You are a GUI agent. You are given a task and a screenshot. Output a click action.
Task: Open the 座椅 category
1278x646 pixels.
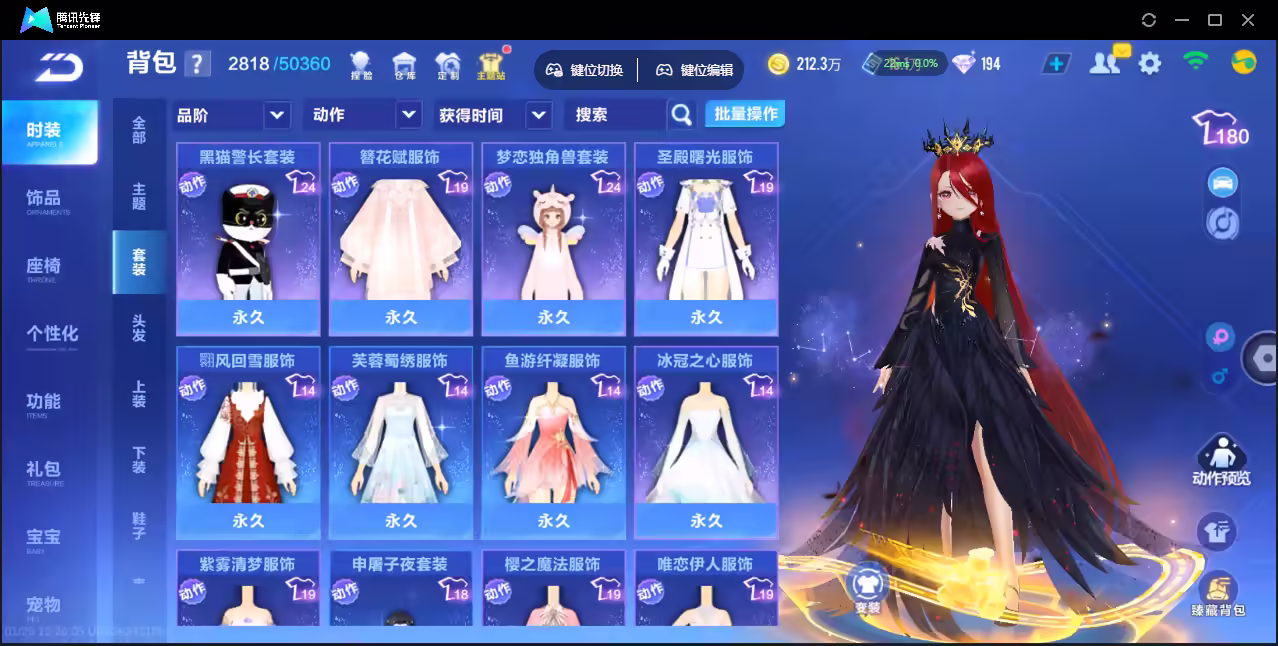click(x=44, y=267)
